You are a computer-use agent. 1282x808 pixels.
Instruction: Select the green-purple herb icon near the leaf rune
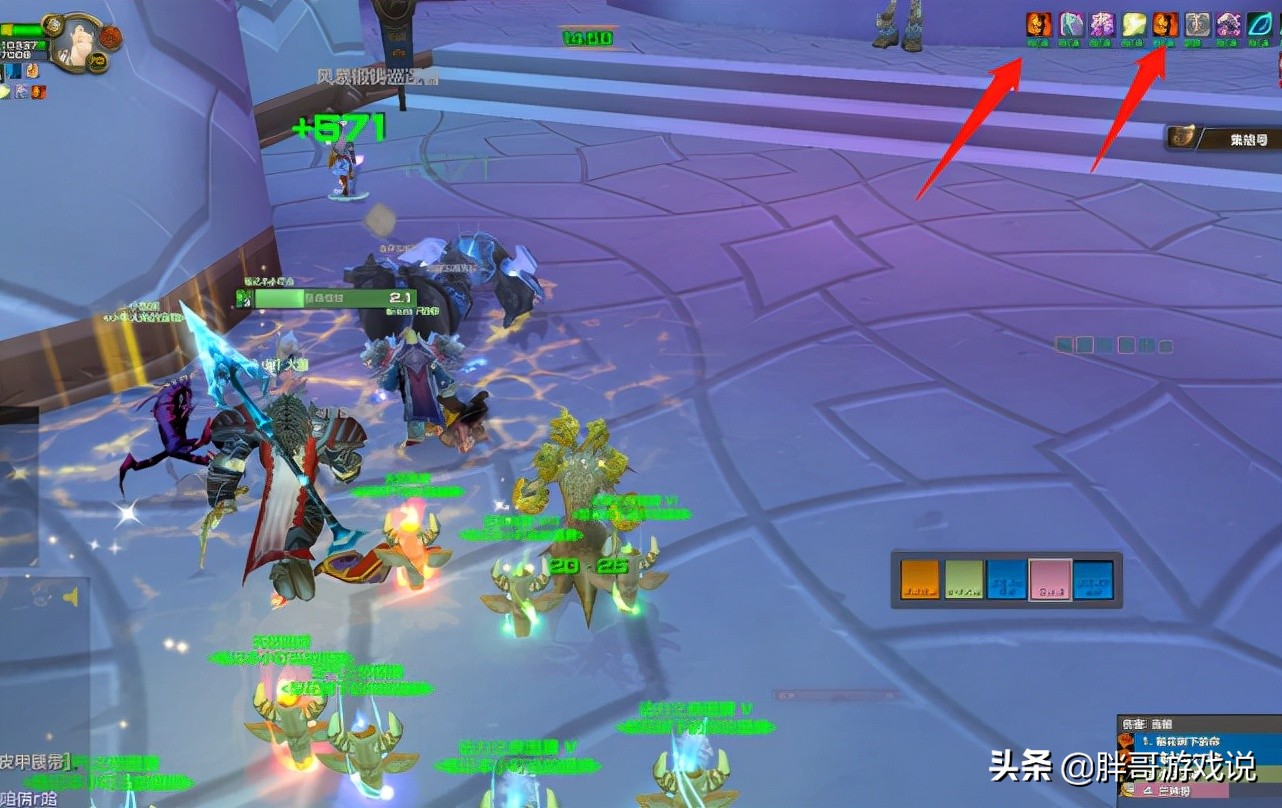(x=1230, y=22)
